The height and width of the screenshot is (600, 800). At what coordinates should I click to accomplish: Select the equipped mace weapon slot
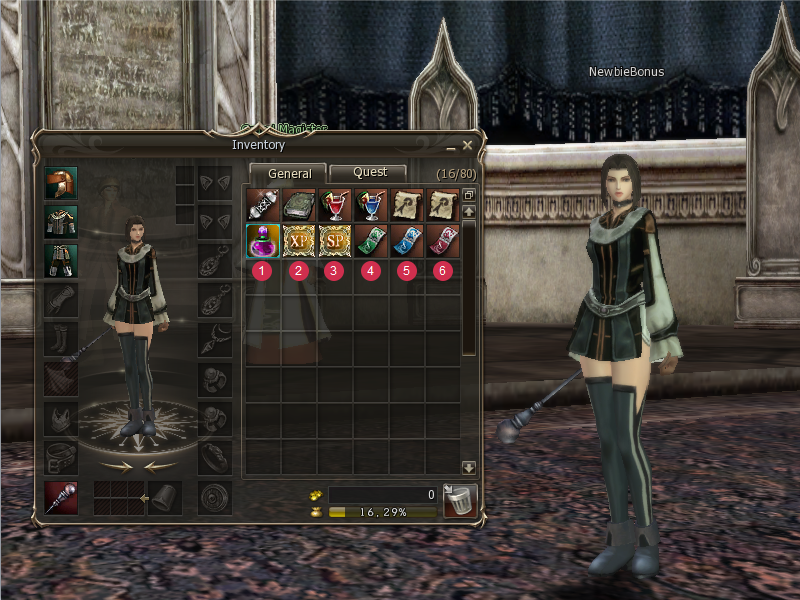click(x=61, y=497)
